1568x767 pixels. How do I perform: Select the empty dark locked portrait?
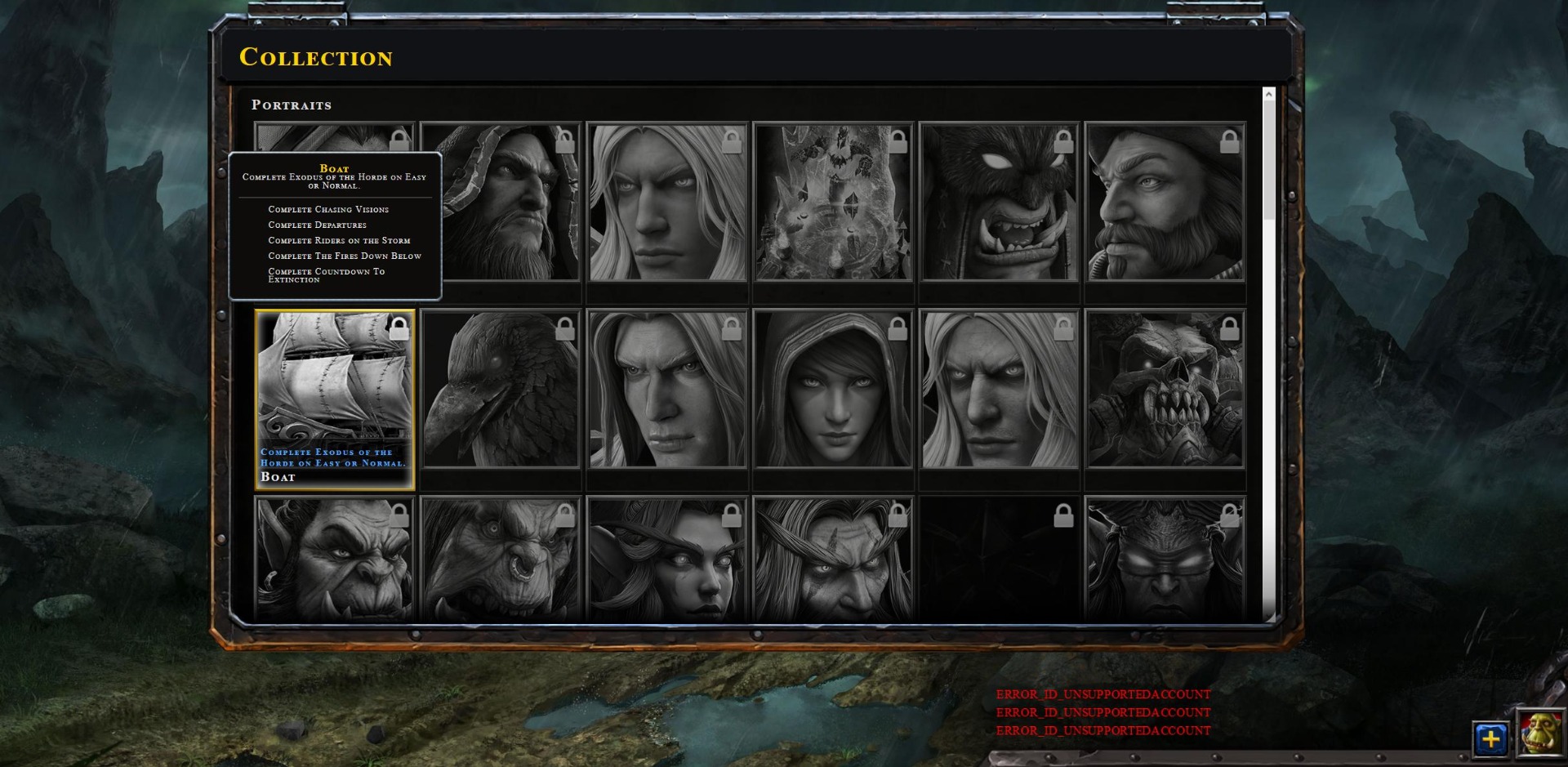pyautogui.click(x=1000, y=560)
